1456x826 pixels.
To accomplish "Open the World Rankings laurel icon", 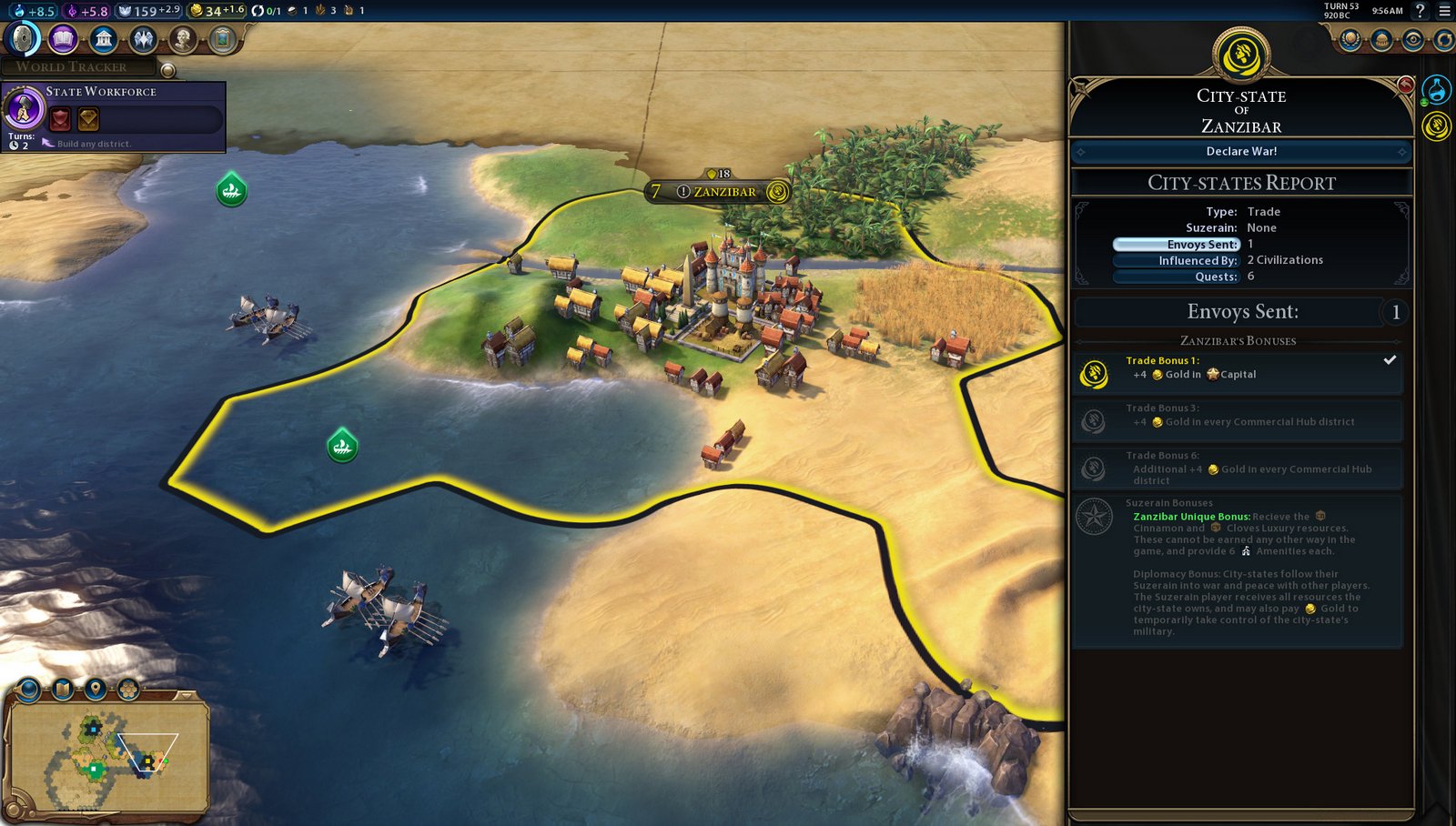I will coord(1350,40).
